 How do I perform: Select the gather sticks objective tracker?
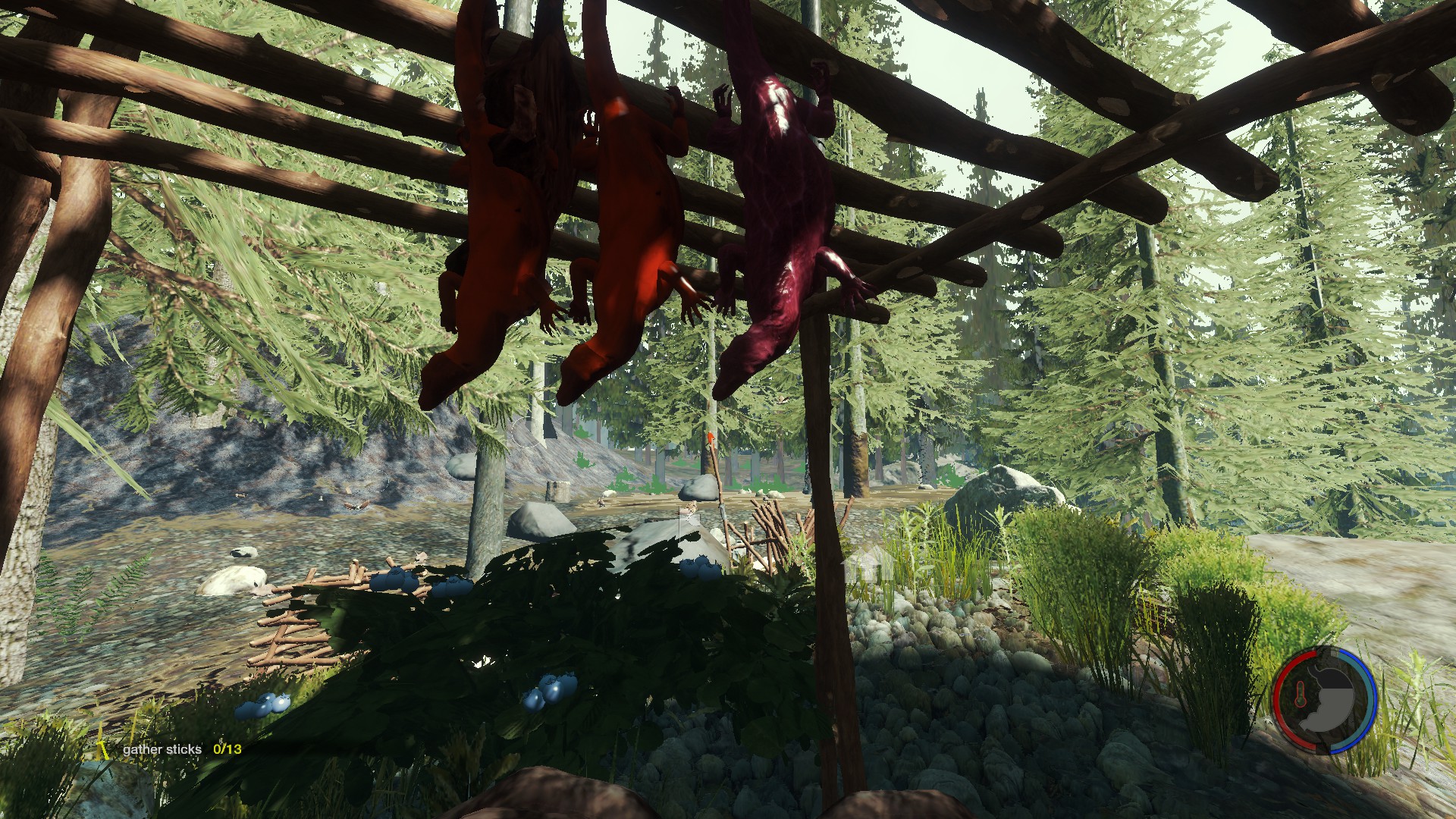181,749
